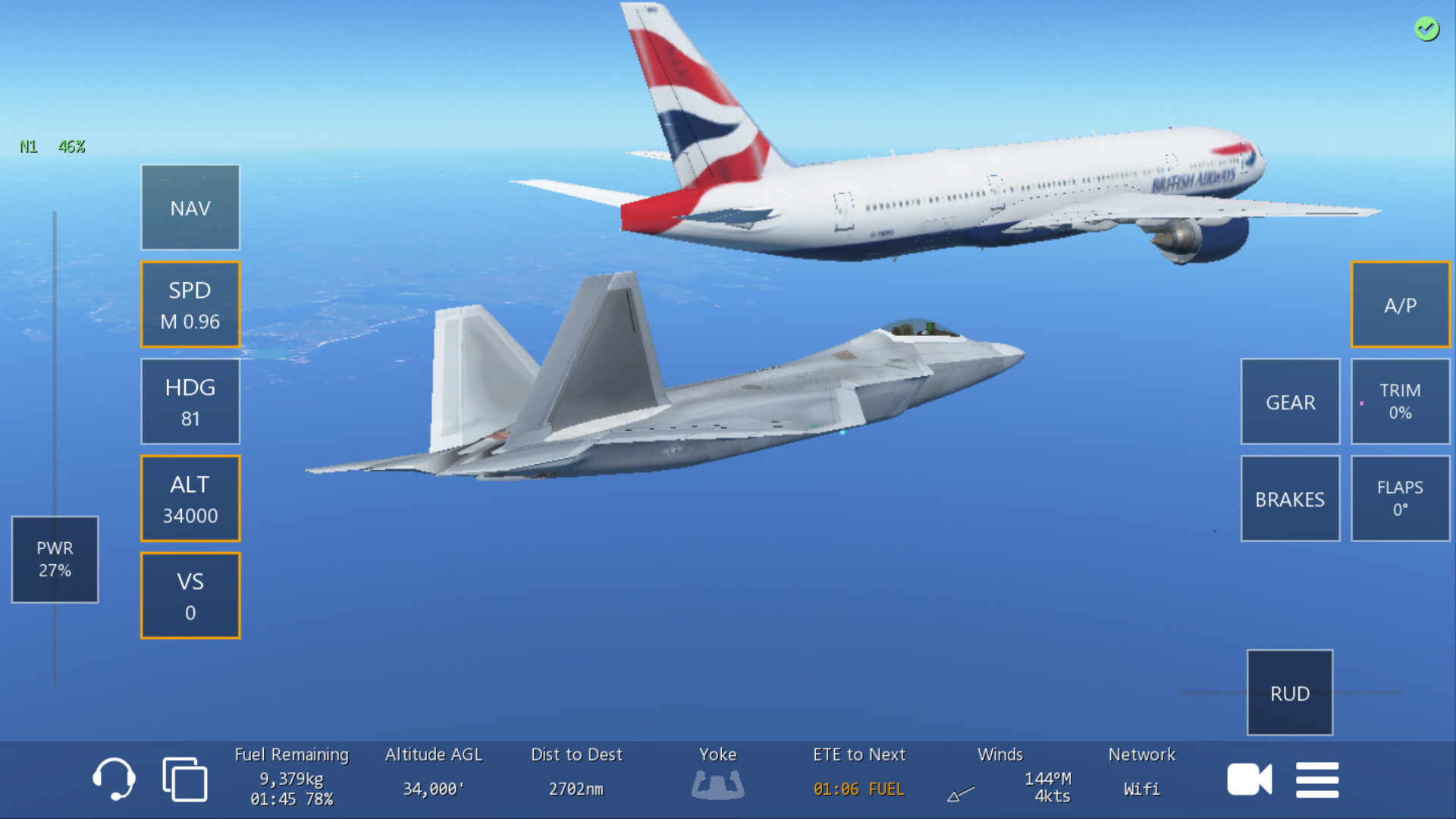
Task: Toggle the SPD Mach 0.96 hold
Action: point(190,304)
